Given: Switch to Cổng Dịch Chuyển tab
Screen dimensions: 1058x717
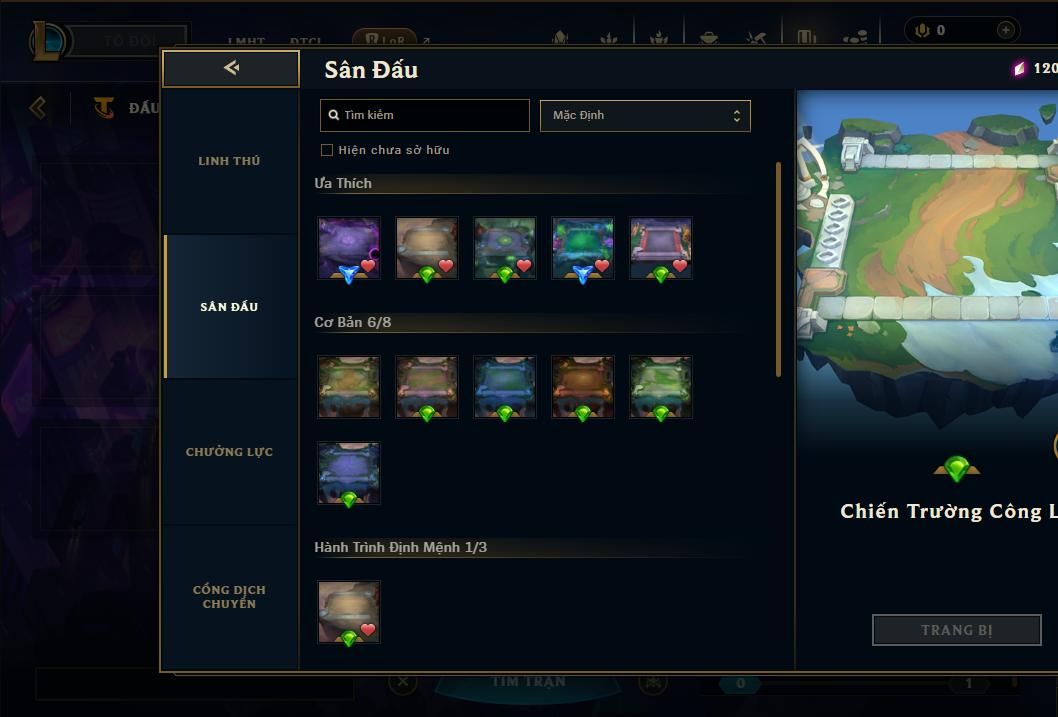Looking at the screenshot, I should (x=229, y=597).
